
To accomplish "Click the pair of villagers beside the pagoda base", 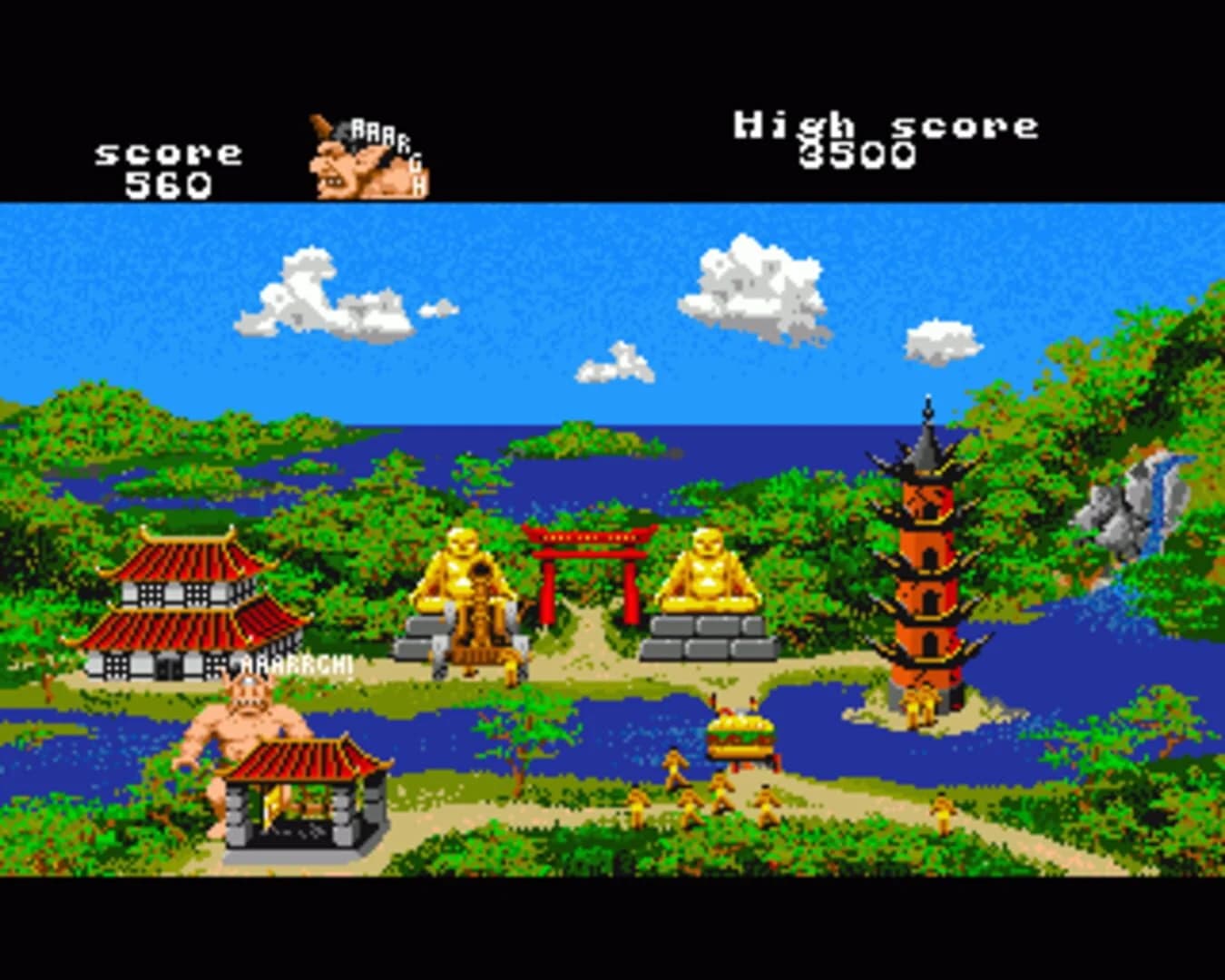I will click(919, 703).
